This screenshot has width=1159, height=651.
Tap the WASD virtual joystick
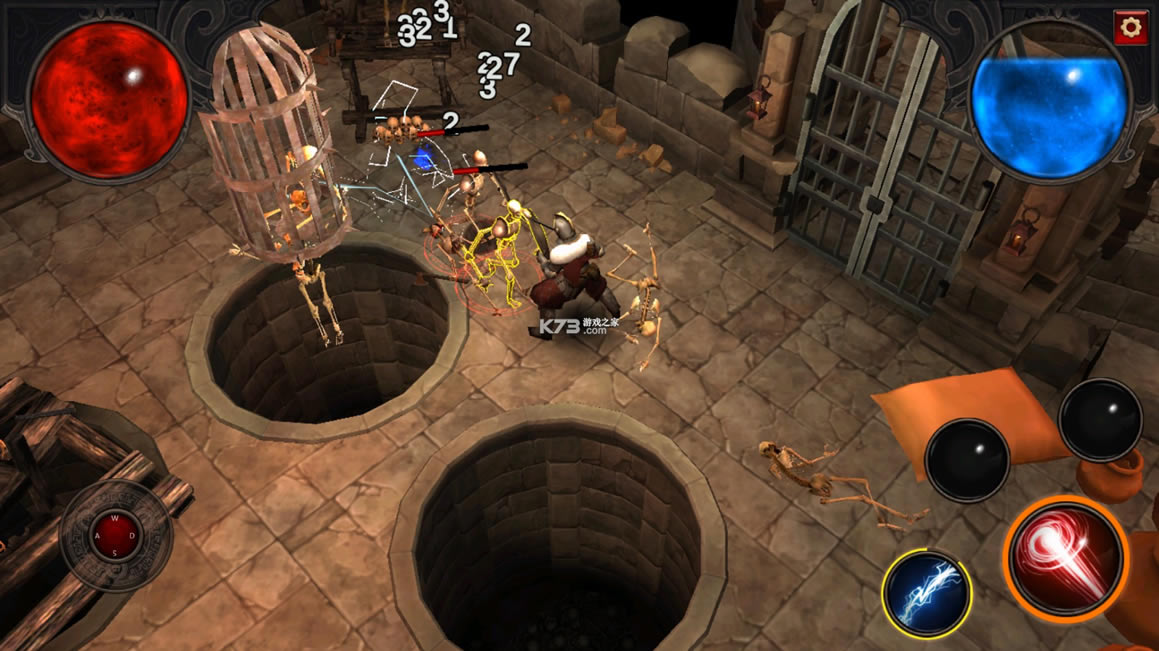[115, 536]
